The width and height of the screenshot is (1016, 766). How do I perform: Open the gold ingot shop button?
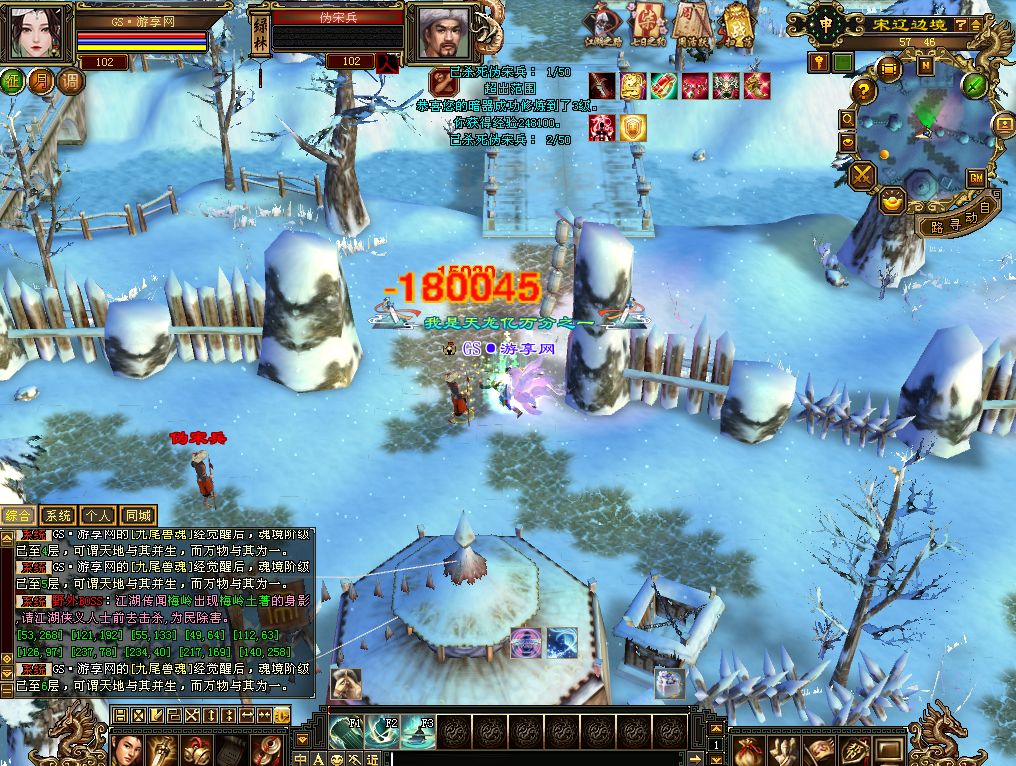892,201
